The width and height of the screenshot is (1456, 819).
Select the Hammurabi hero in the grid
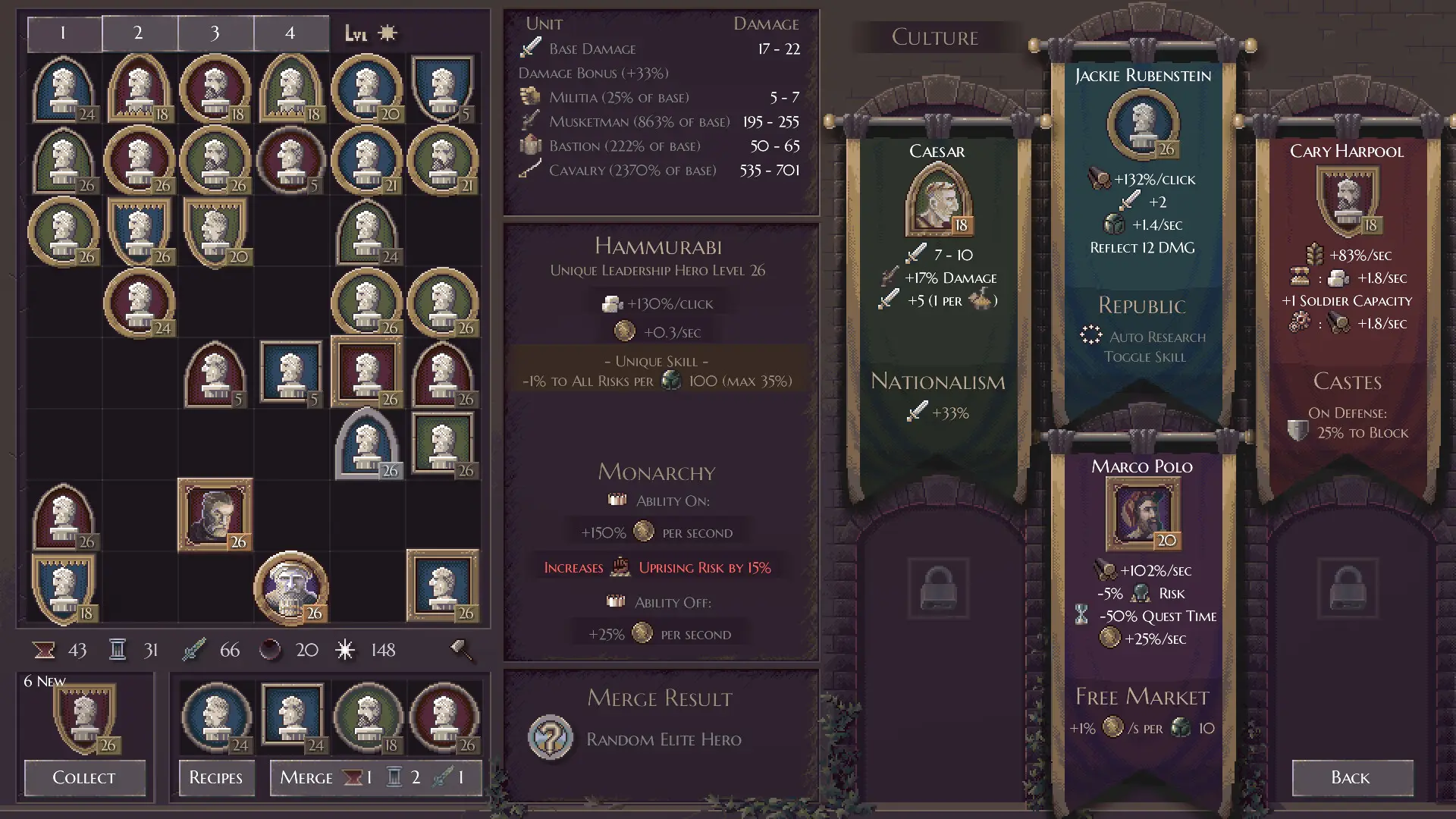[291, 587]
